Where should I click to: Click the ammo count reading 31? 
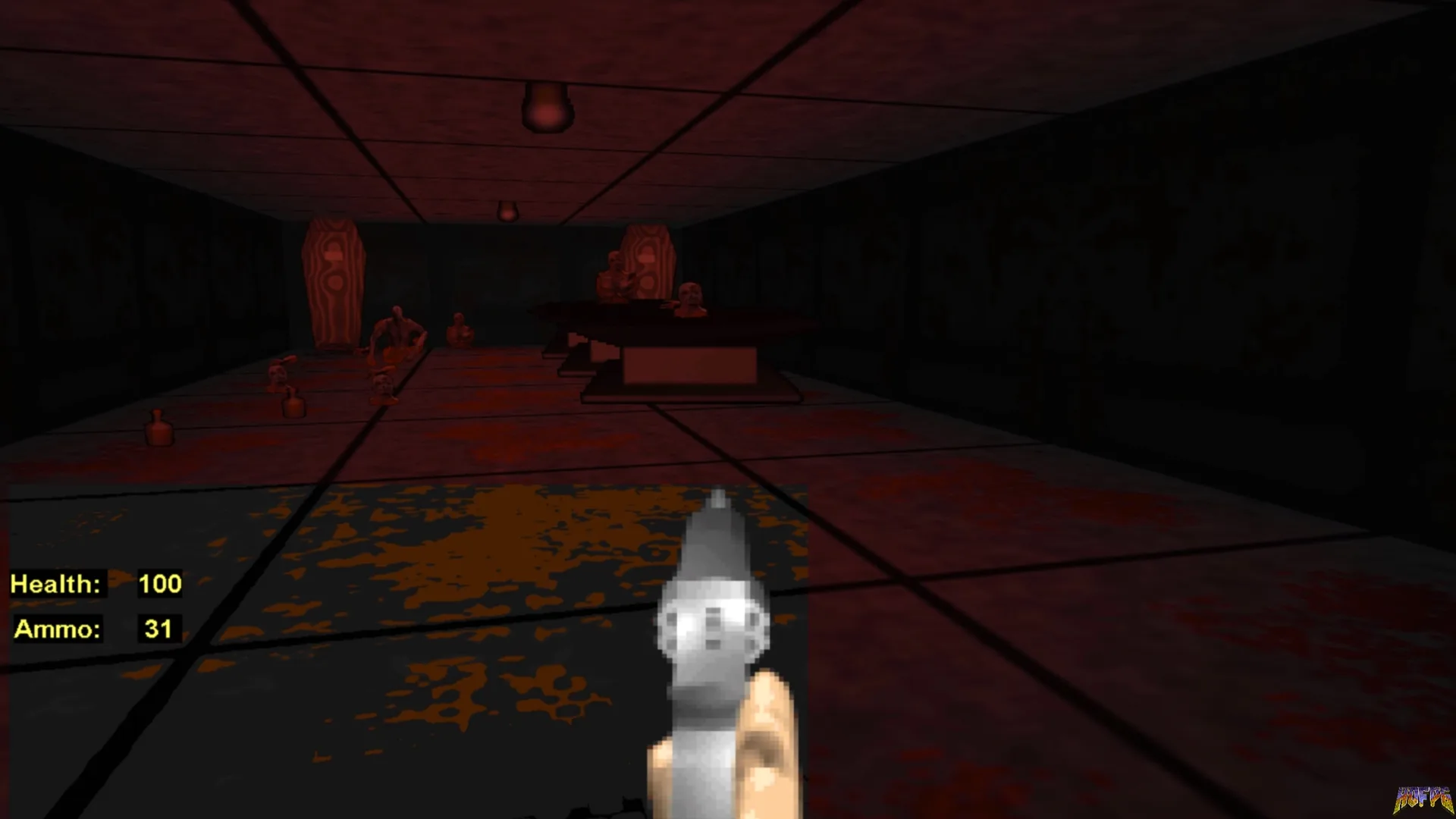click(x=159, y=628)
